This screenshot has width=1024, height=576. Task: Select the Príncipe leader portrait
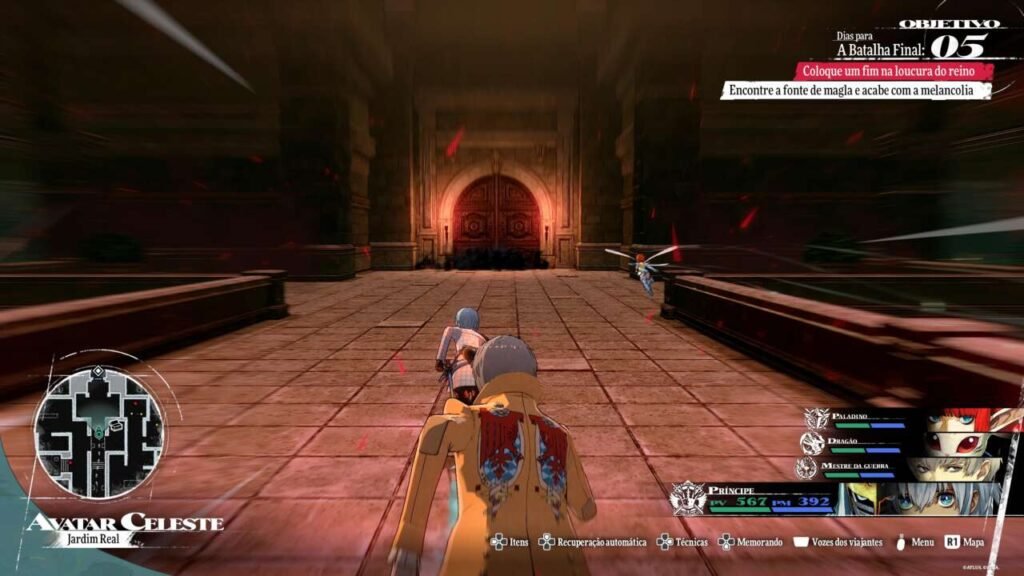[x=920, y=498]
